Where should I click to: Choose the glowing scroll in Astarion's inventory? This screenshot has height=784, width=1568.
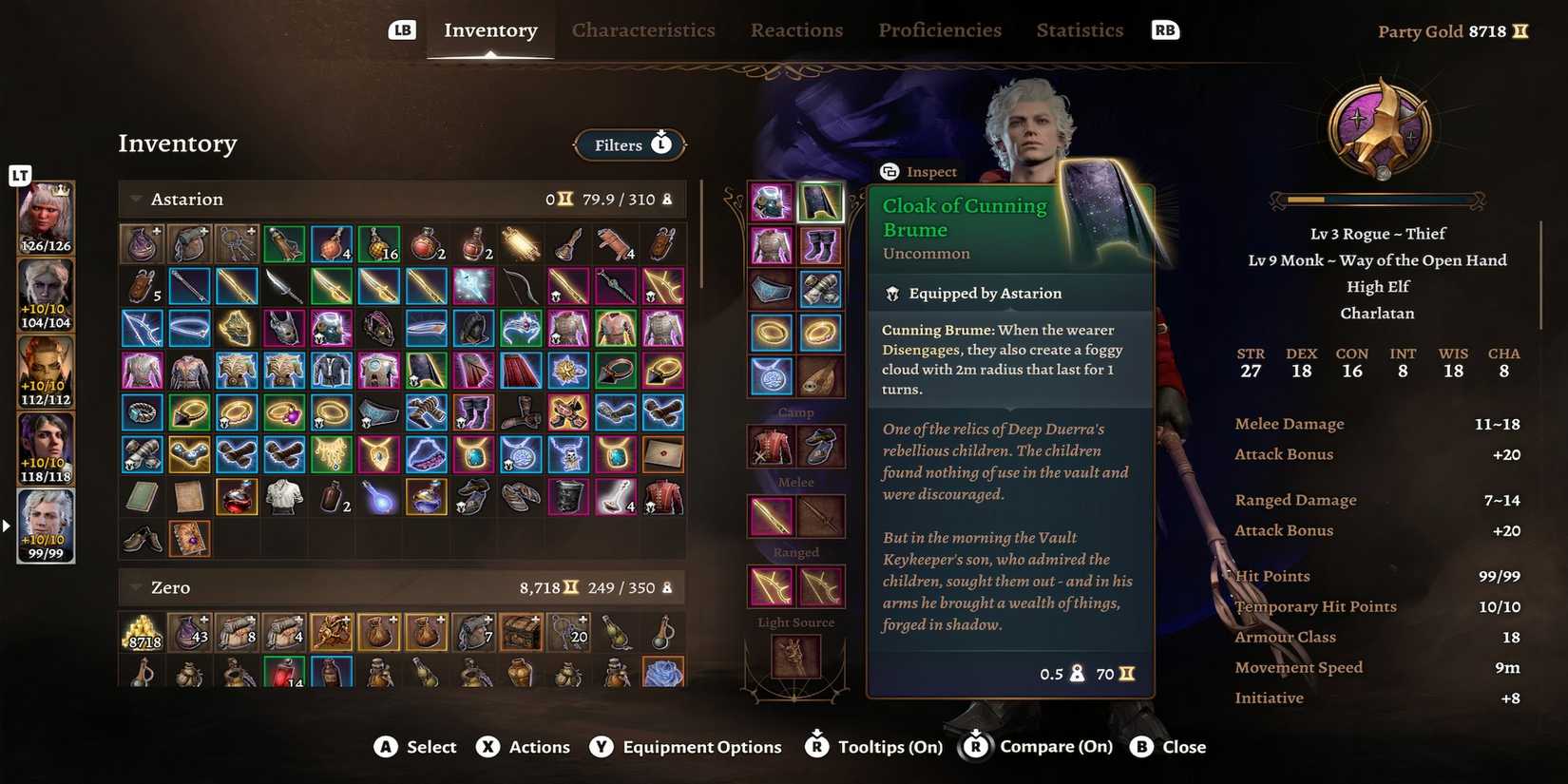pyautogui.click(x=521, y=243)
